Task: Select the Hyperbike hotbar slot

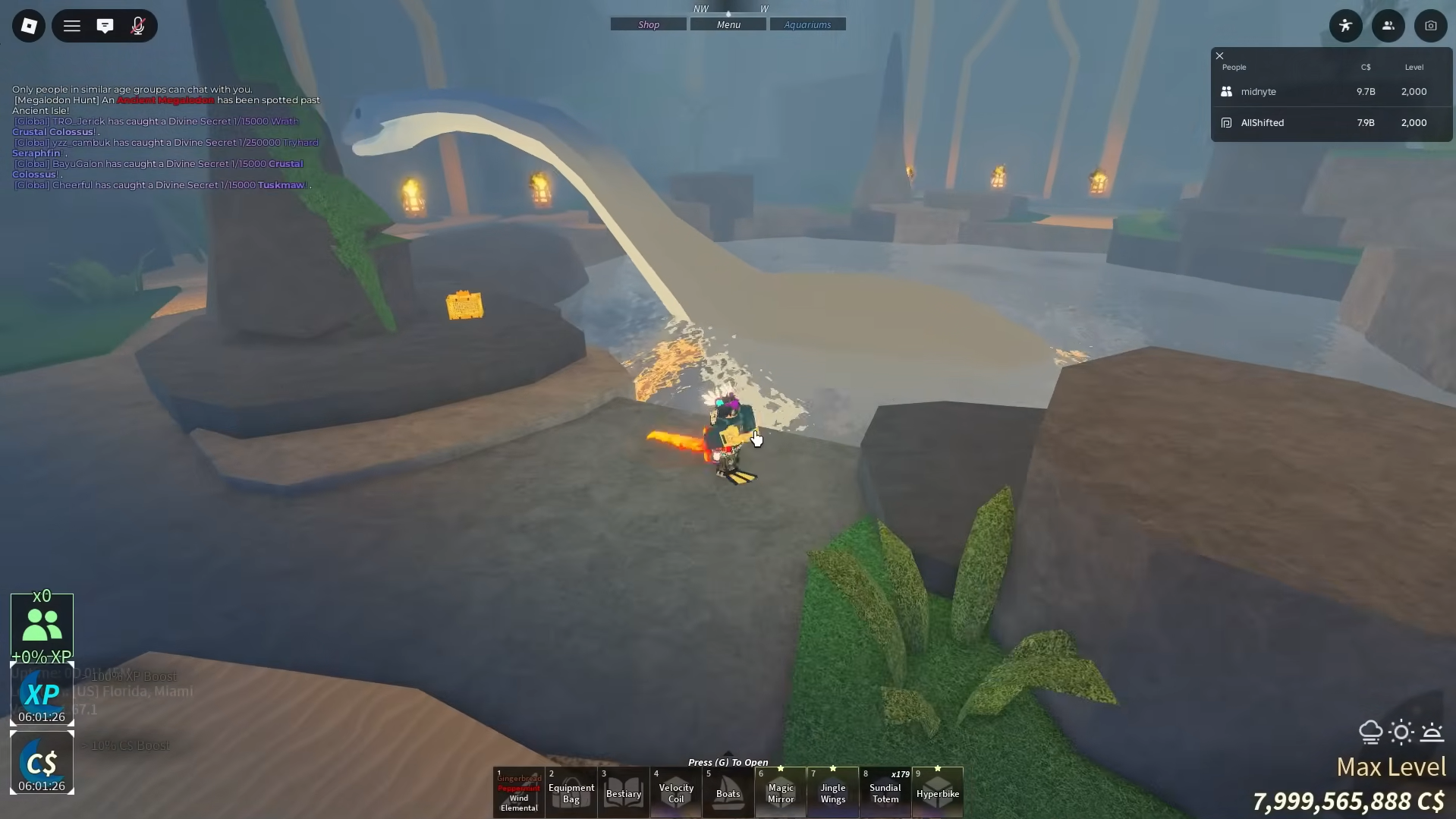Action: 937,792
